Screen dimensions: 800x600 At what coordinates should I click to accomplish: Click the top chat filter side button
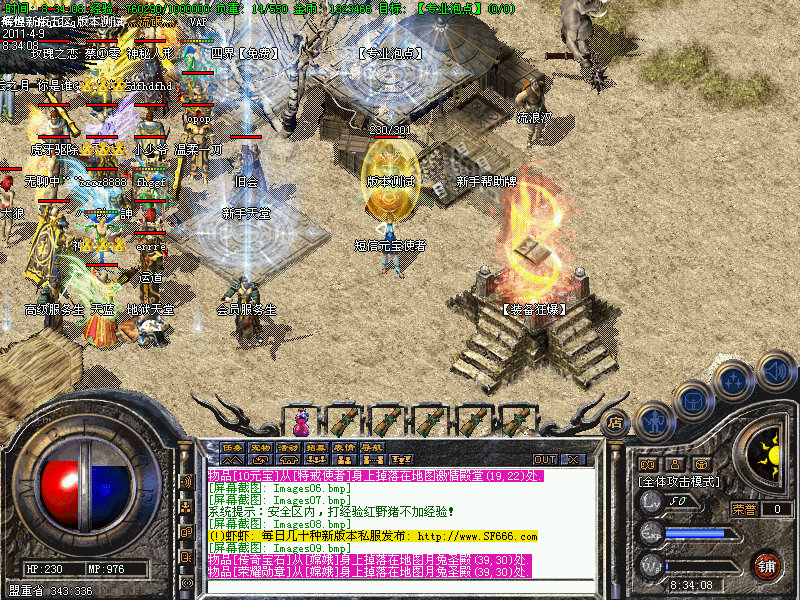click(186, 481)
